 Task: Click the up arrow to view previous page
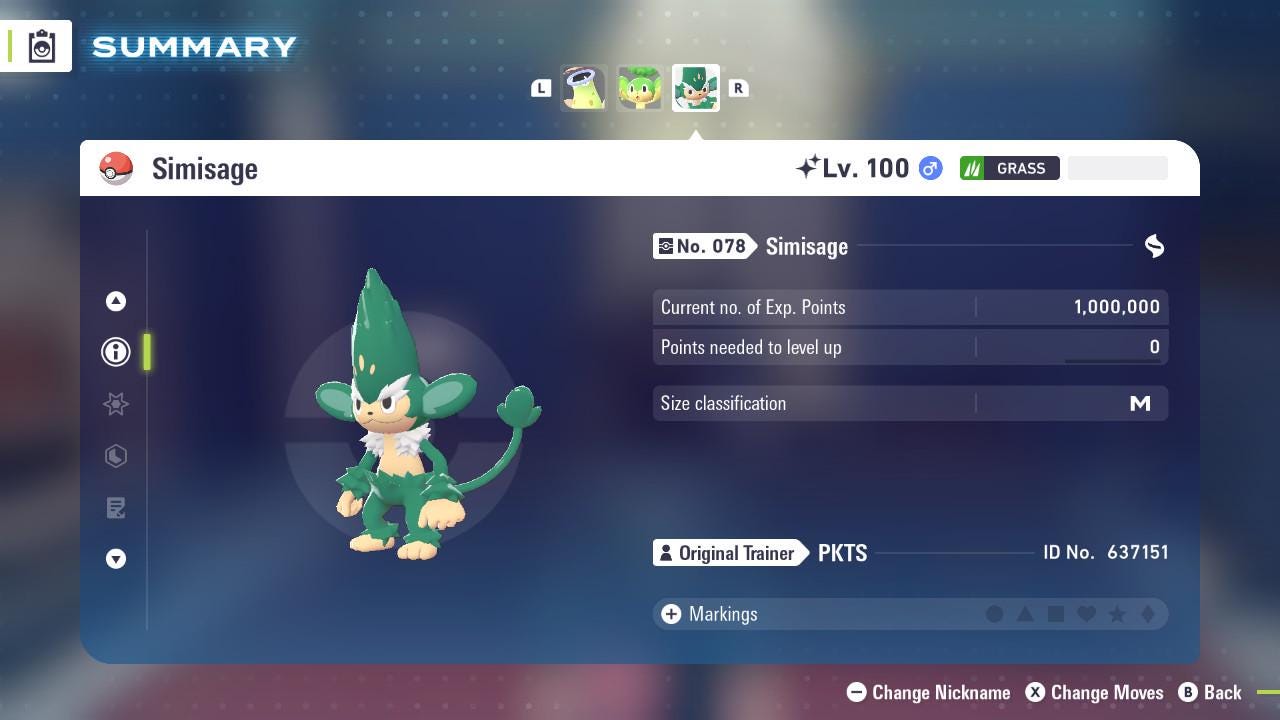(x=116, y=301)
